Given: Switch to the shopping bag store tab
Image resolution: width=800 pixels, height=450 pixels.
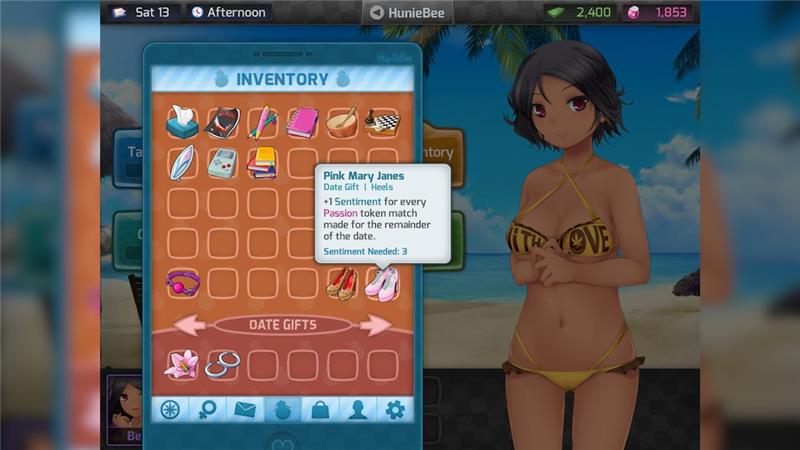Looking at the screenshot, I should [320, 409].
